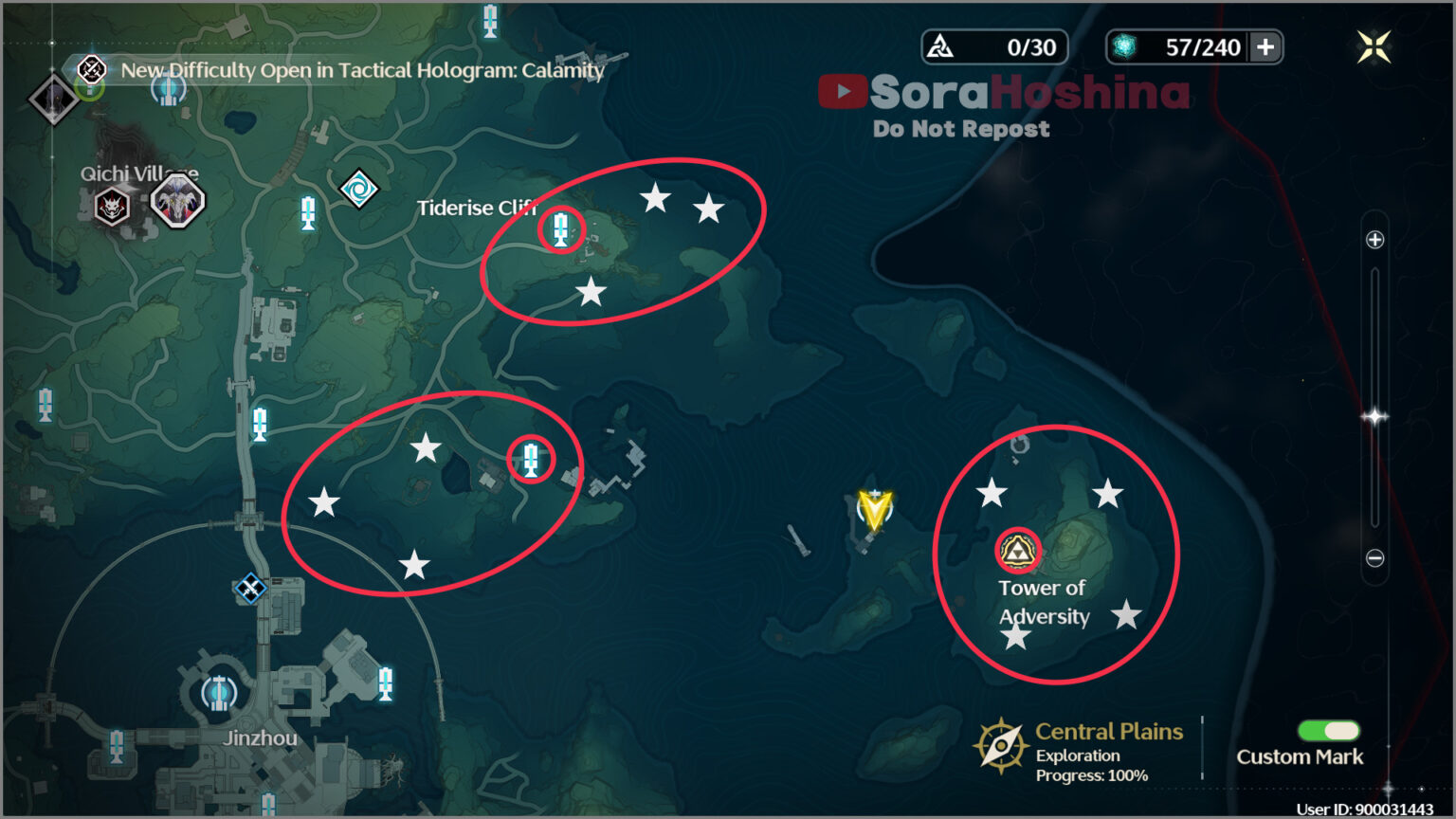1456x819 pixels.
Task: Select the Tower of Adversity icon
Action: [x=1016, y=548]
